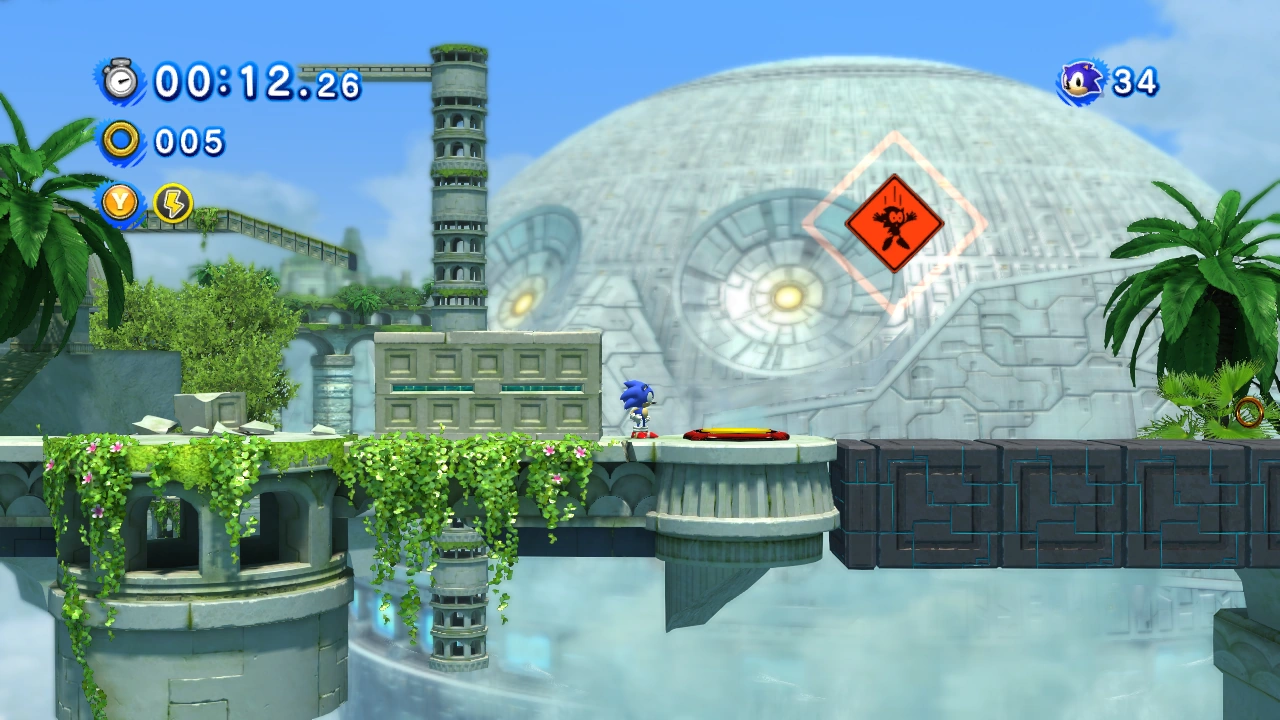Click the gold ring counter icon
This screenshot has height=720, width=1280.
pyautogui.click(x=121, y=141)
